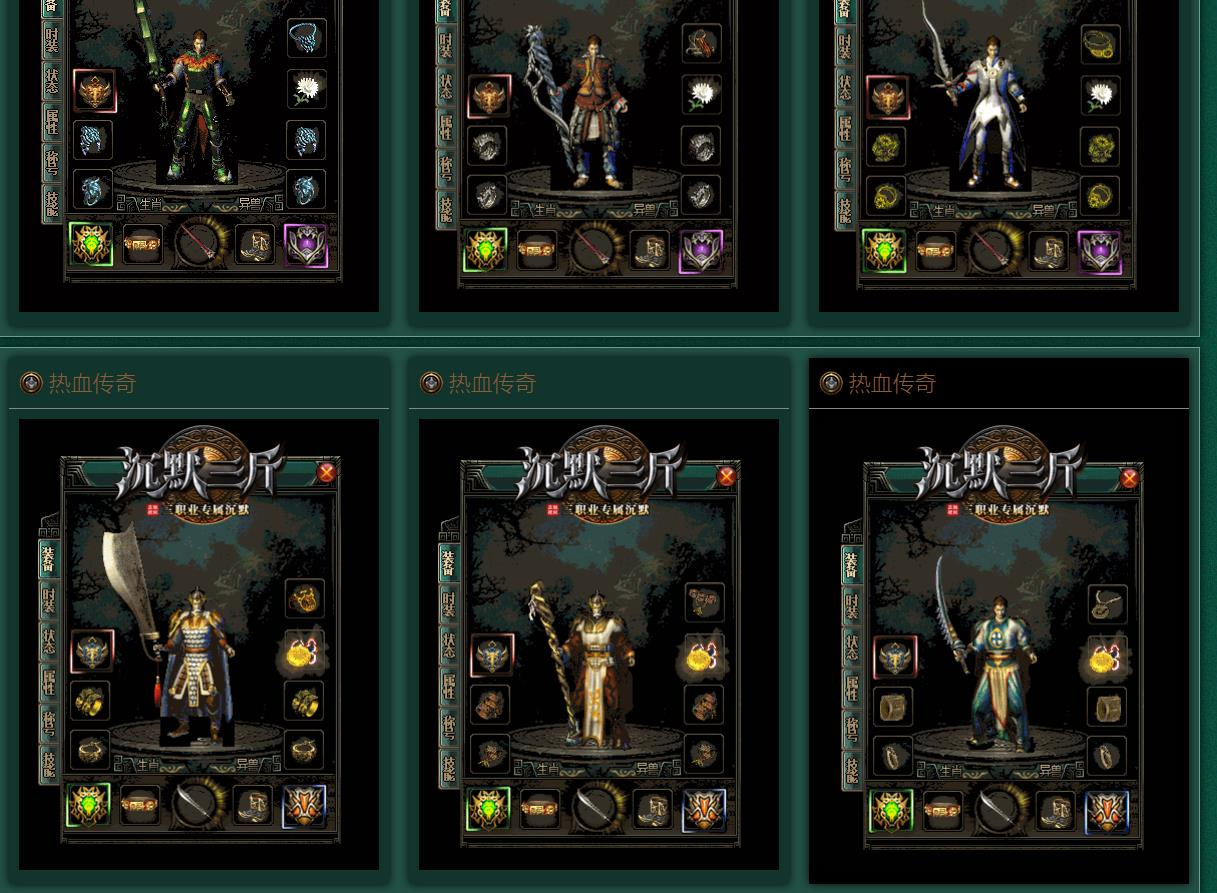Select the boots slot under golden-staff mage
1217x893 pixels.
pyautogui.click(x=652, y=808)
